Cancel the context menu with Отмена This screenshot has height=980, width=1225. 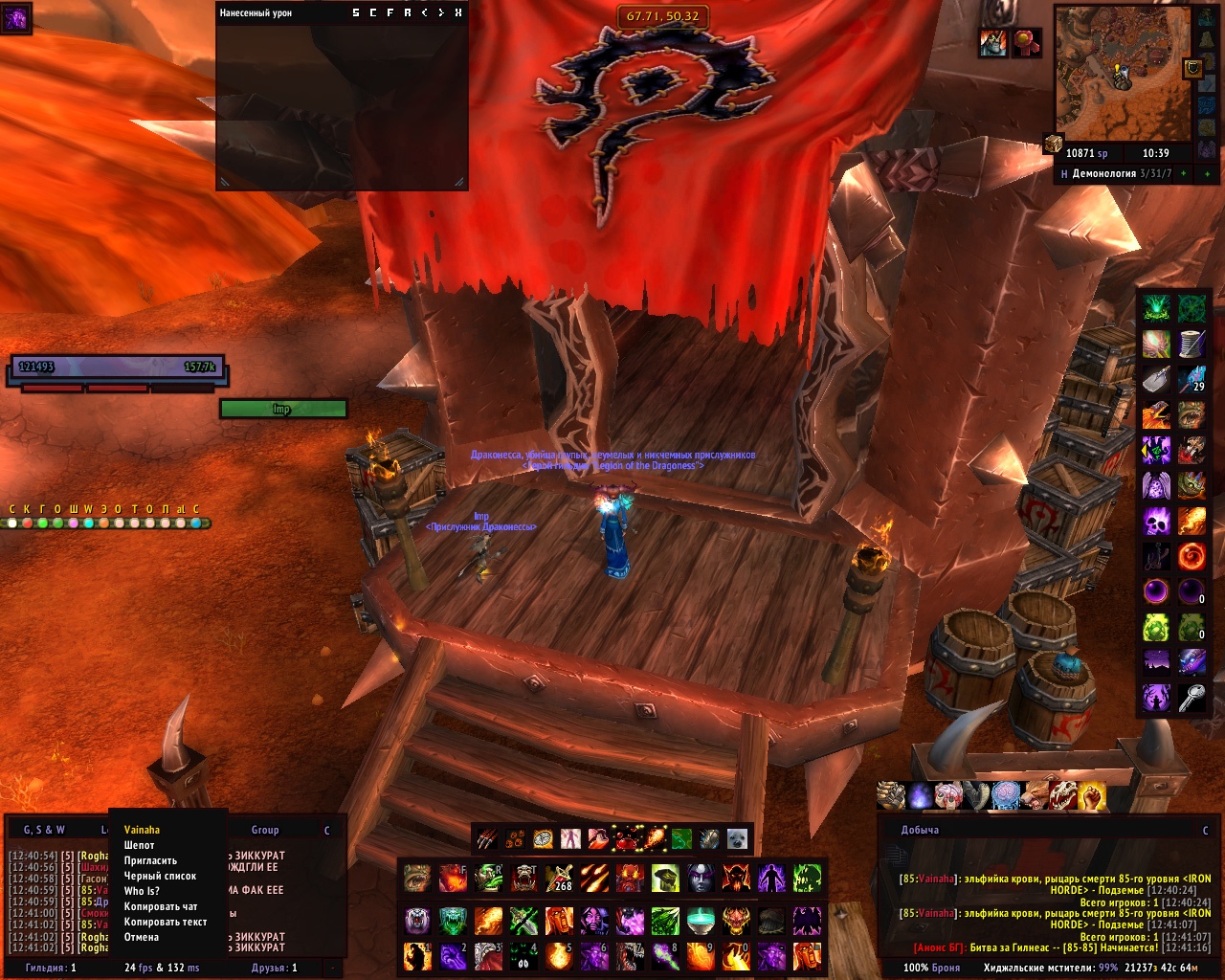[142, 937]
